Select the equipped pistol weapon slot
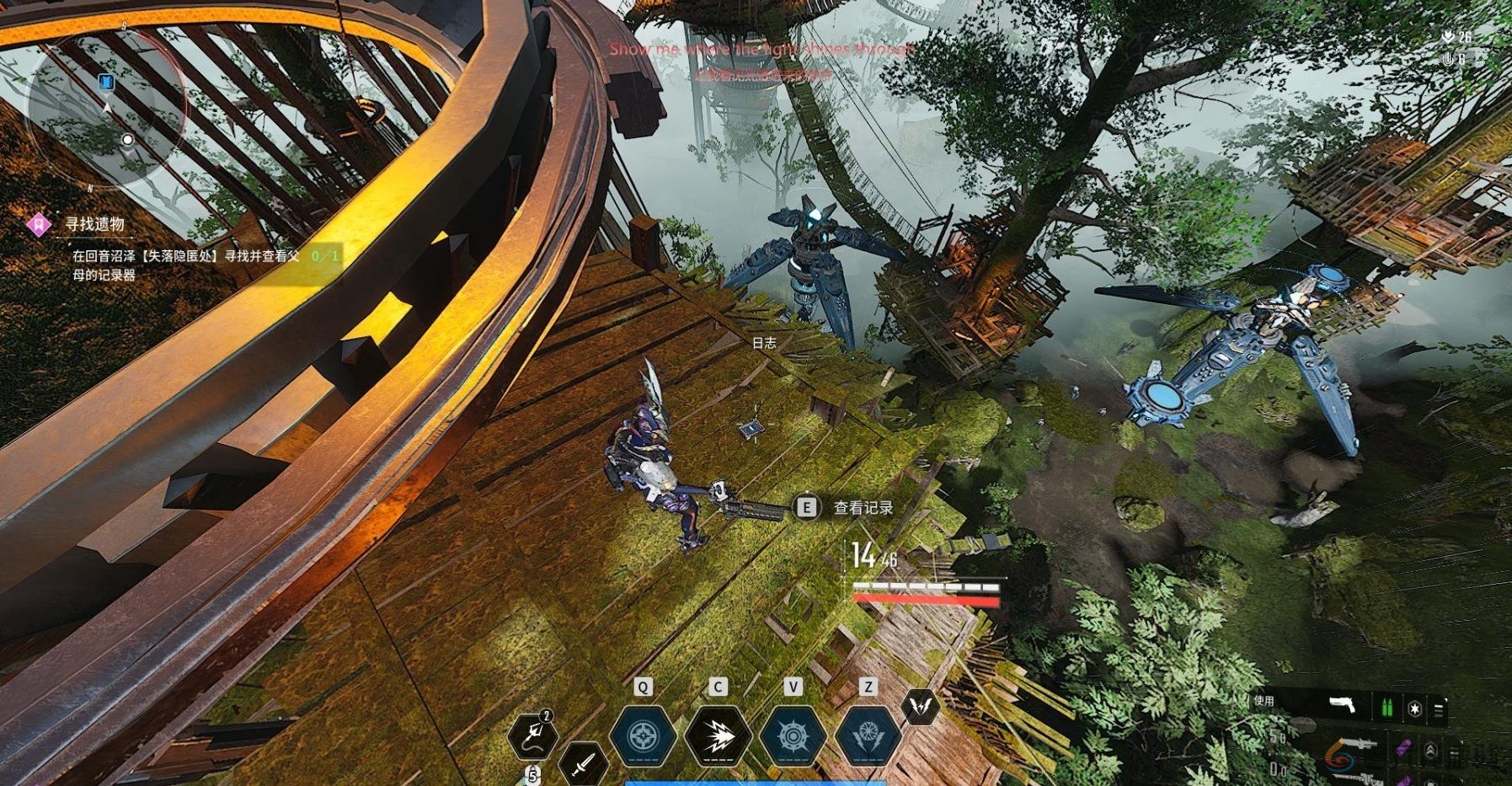 (1343, 705)
